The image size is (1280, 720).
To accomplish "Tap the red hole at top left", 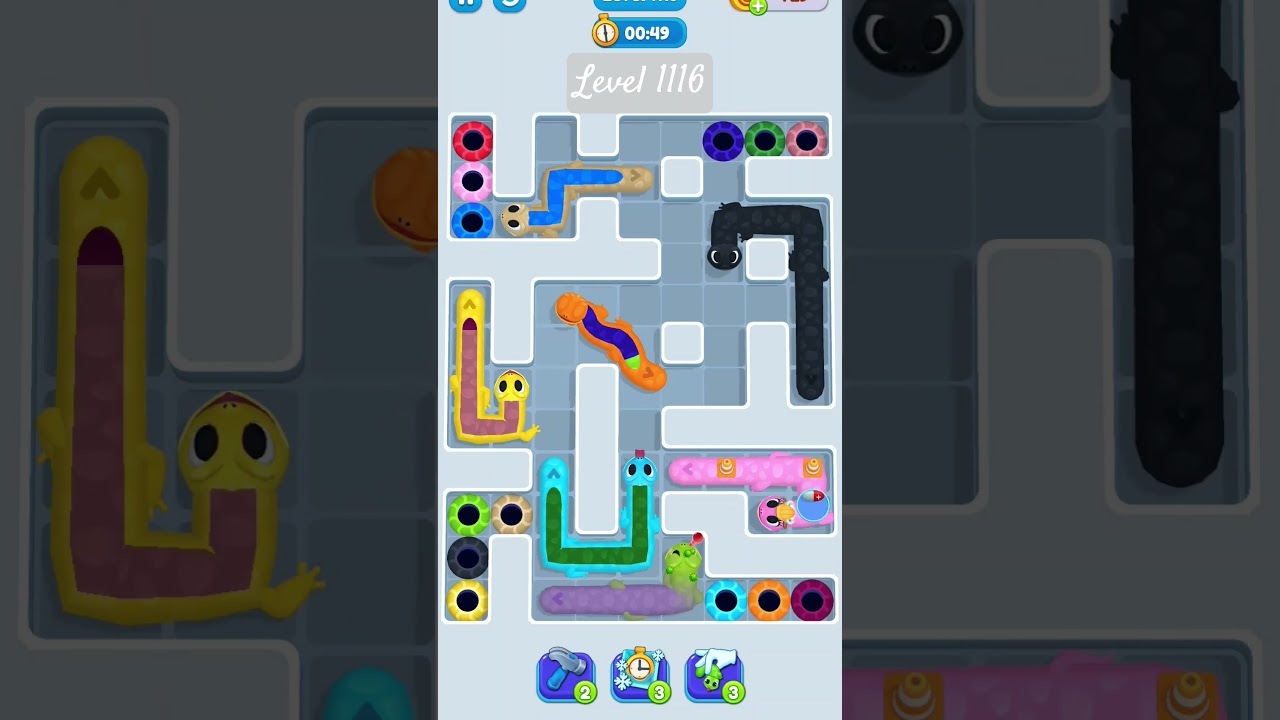I will tap(473, 140).
